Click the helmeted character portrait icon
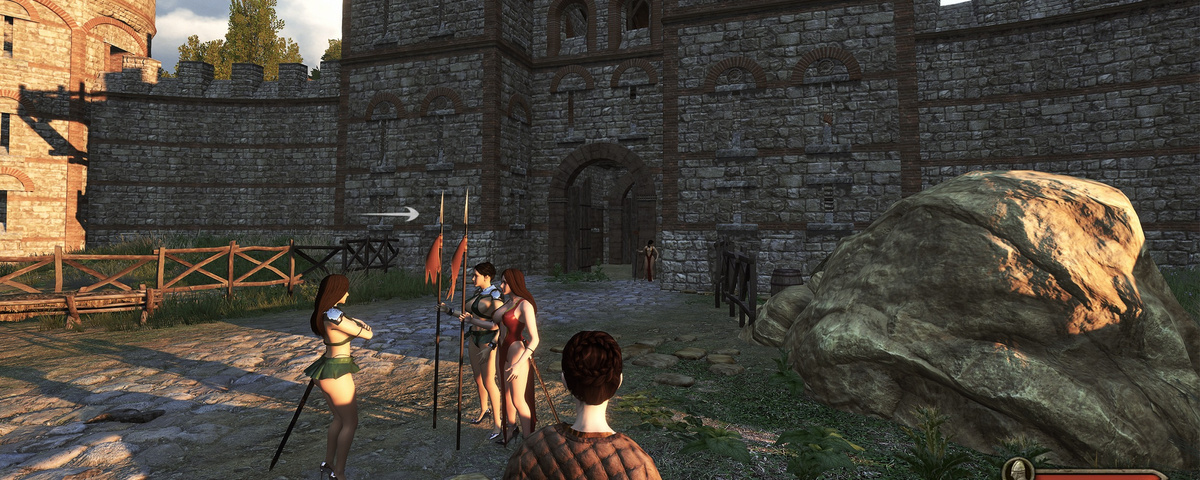The image size is (1200, 480). (1017, 471)
